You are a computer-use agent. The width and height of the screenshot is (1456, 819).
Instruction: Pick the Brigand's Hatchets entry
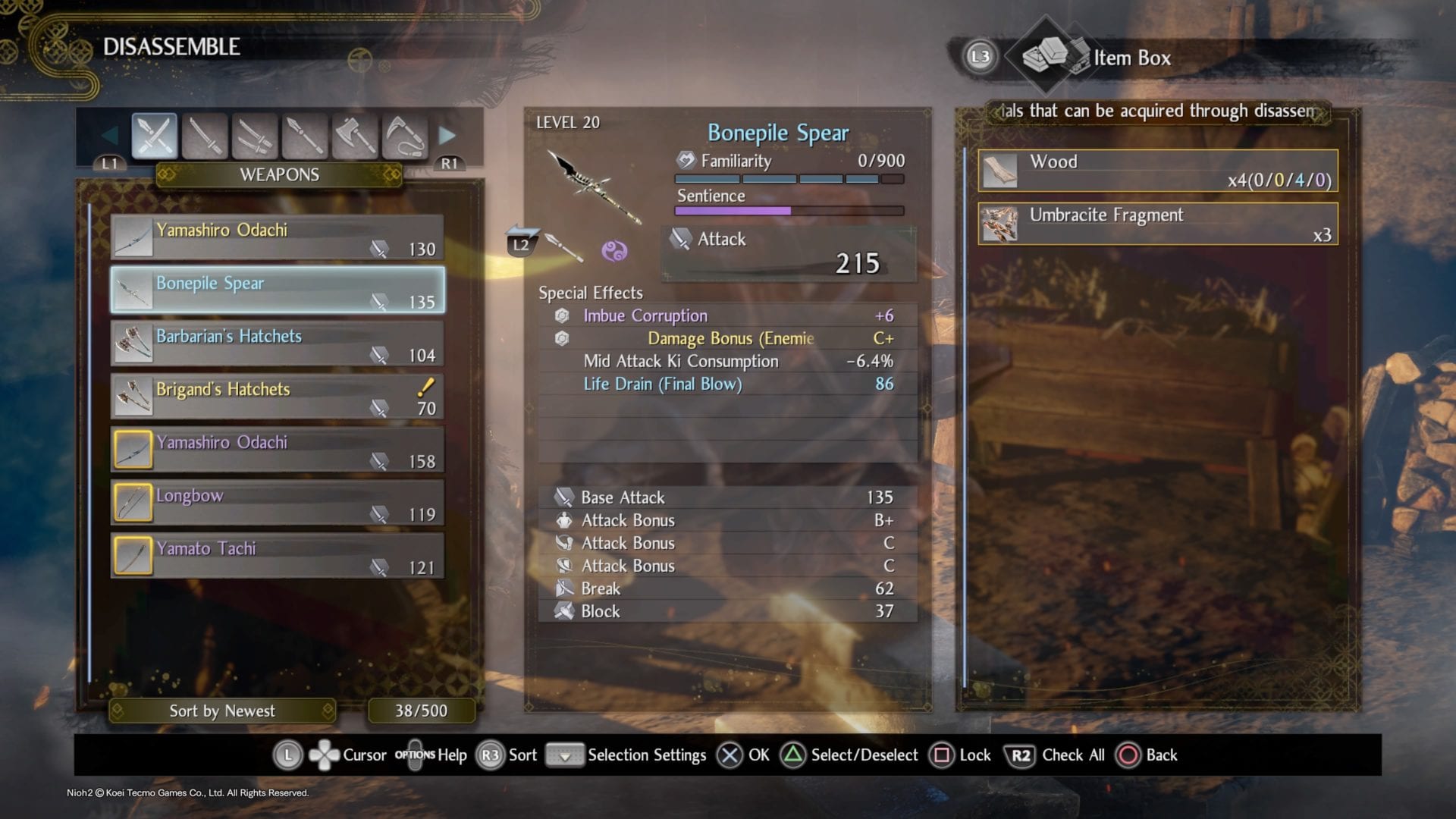278,397
